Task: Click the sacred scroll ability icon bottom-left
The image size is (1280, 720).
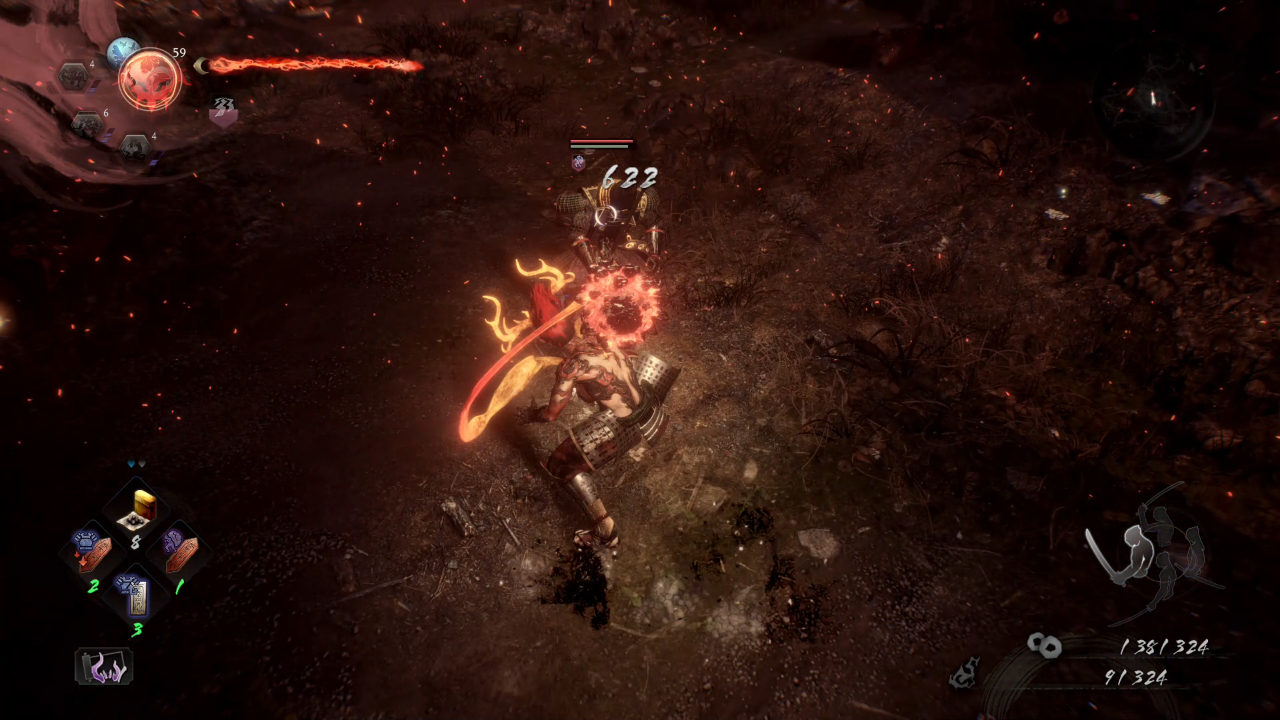Action: coord(102,665)
